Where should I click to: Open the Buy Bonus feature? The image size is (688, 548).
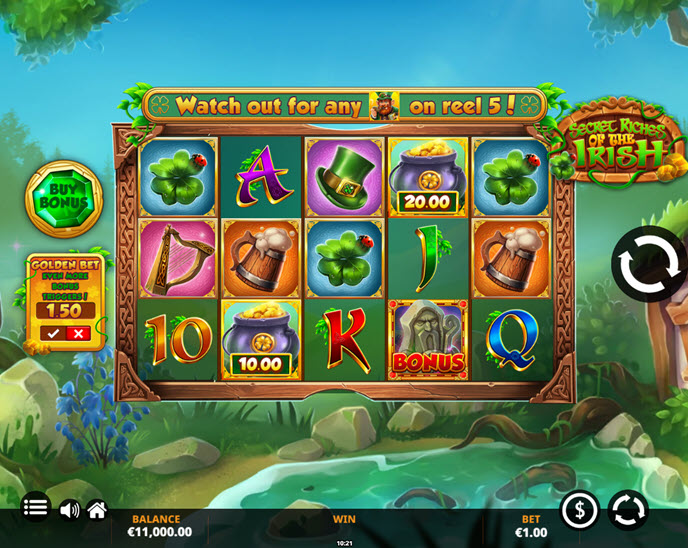[x=64, y=195]
